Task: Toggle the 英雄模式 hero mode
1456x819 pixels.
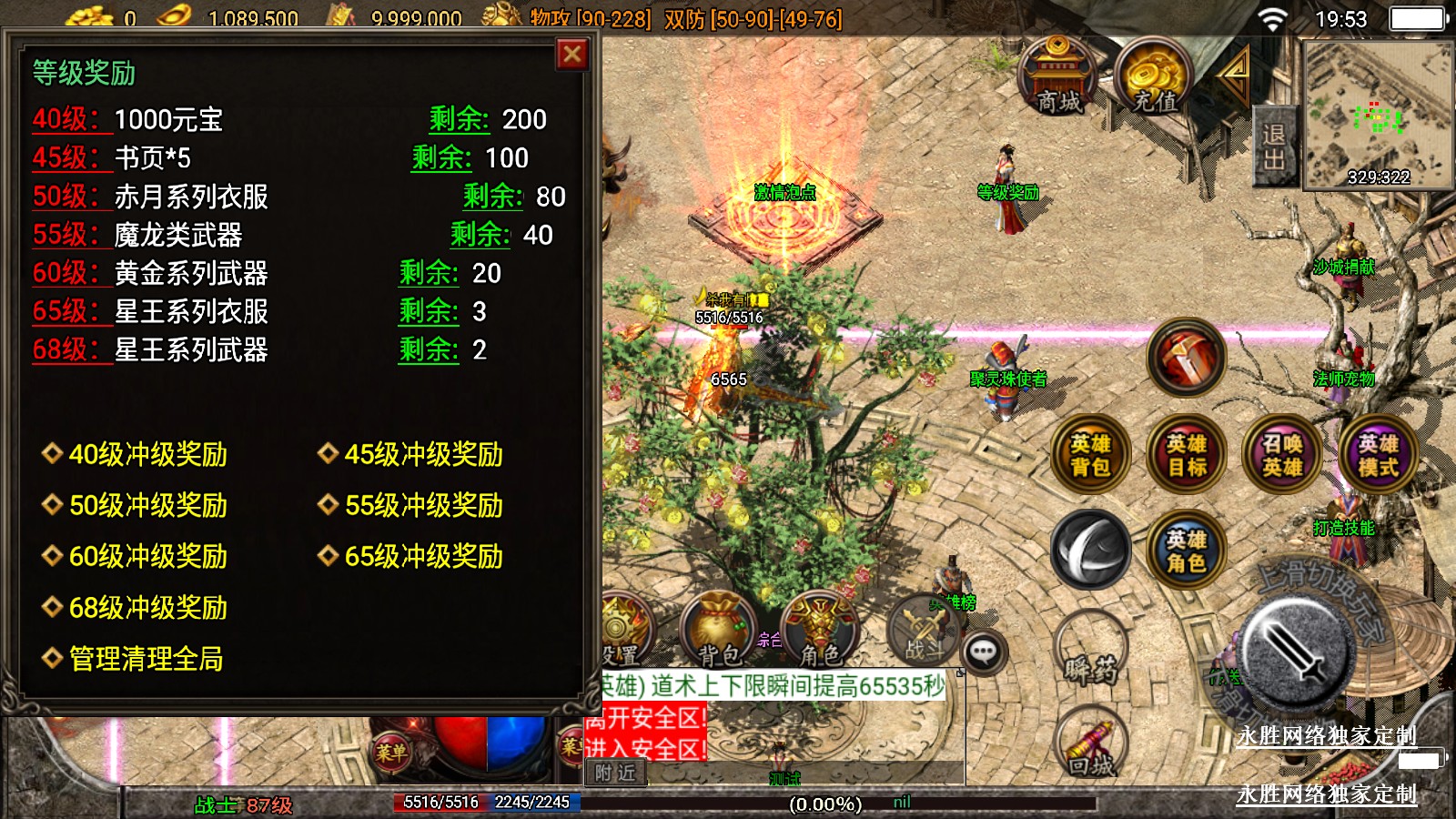Action: [x=1378, y=455]
